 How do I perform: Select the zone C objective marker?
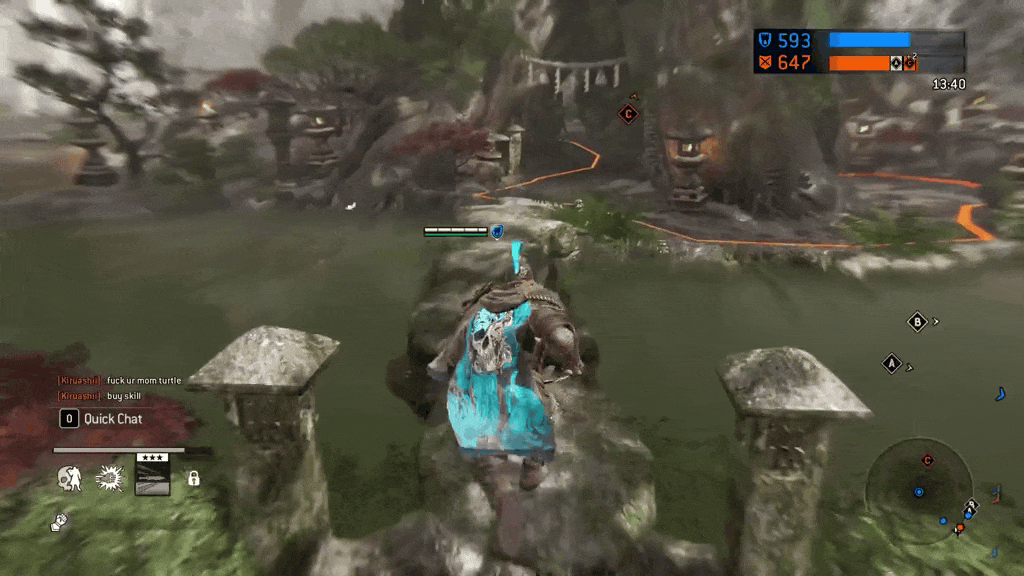(x=628, y=114)
